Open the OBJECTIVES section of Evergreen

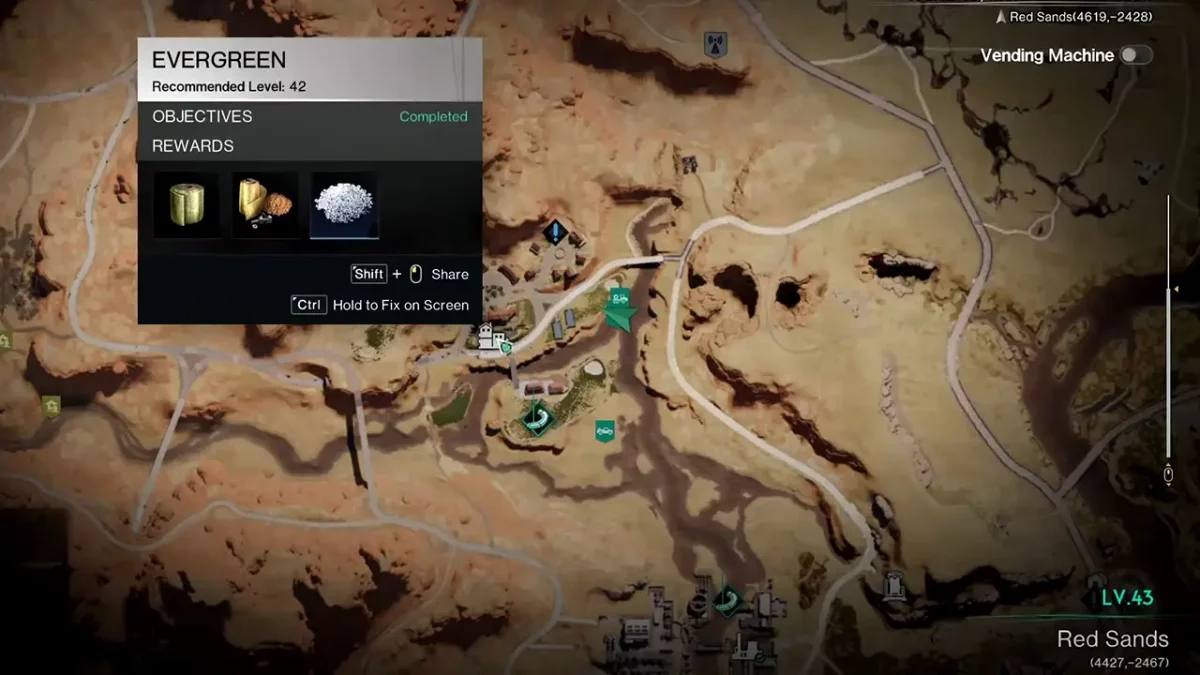(x=202, y=116)
